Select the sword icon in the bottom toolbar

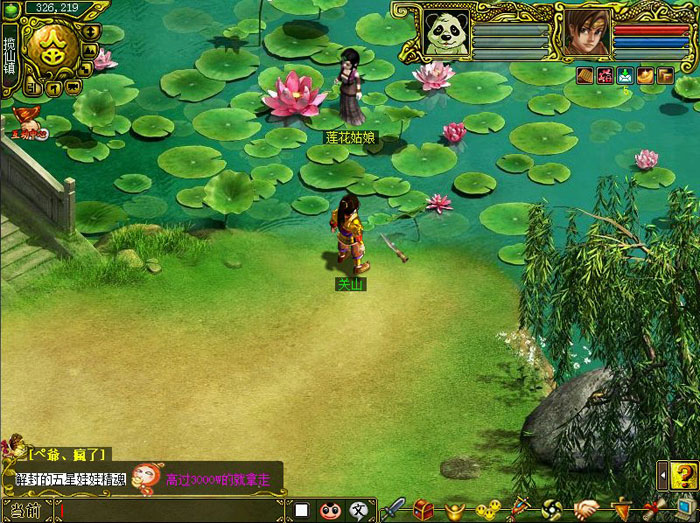[x=393, y=508]
